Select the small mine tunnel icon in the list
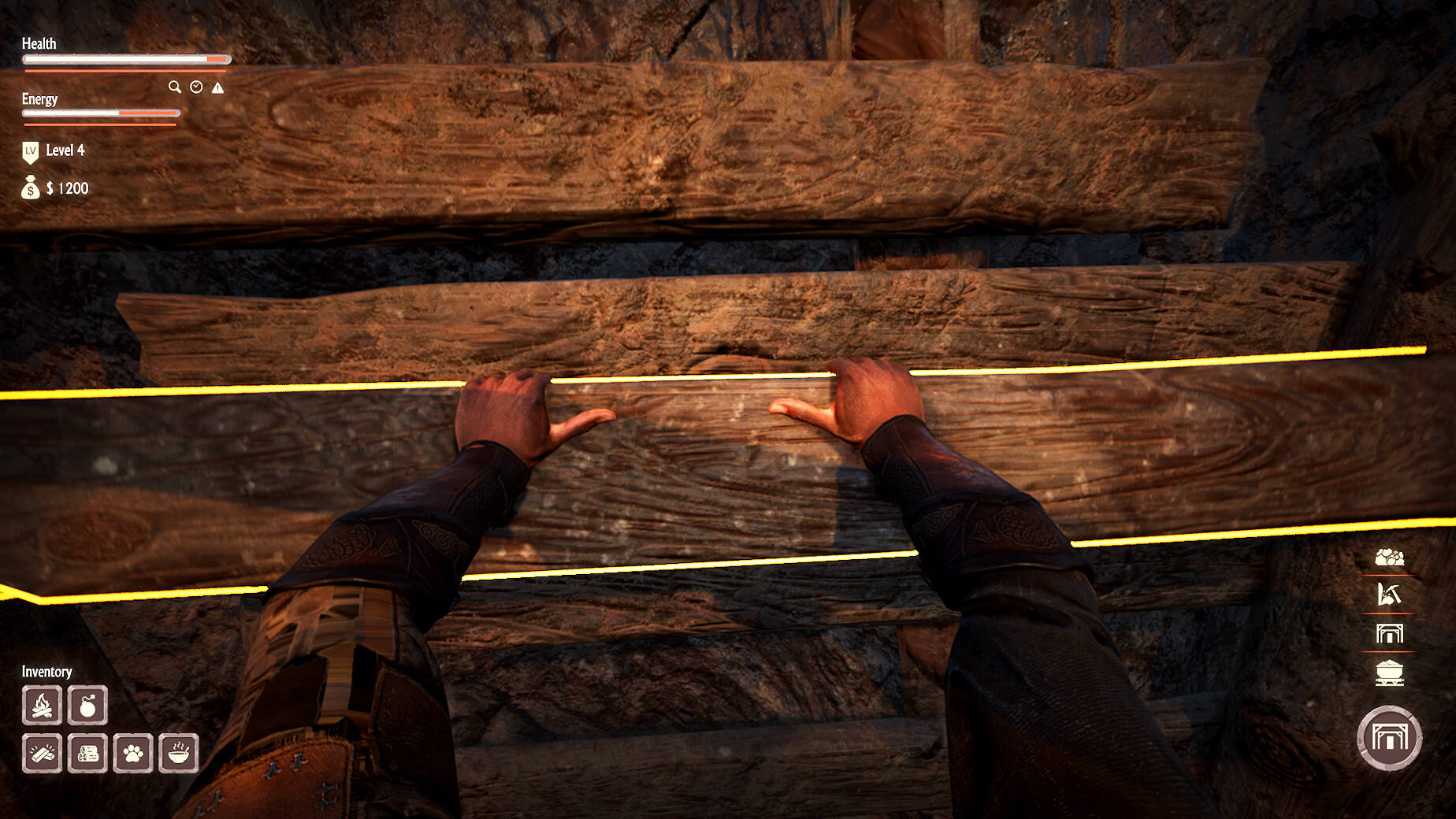 [x=1389, y=633]
